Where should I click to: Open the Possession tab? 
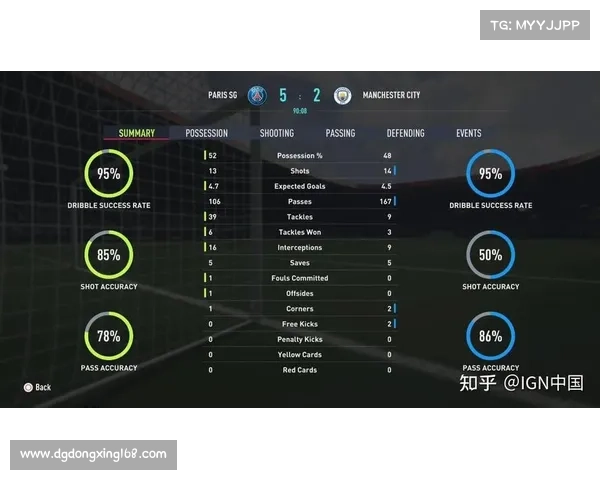(x=206, y=133)
